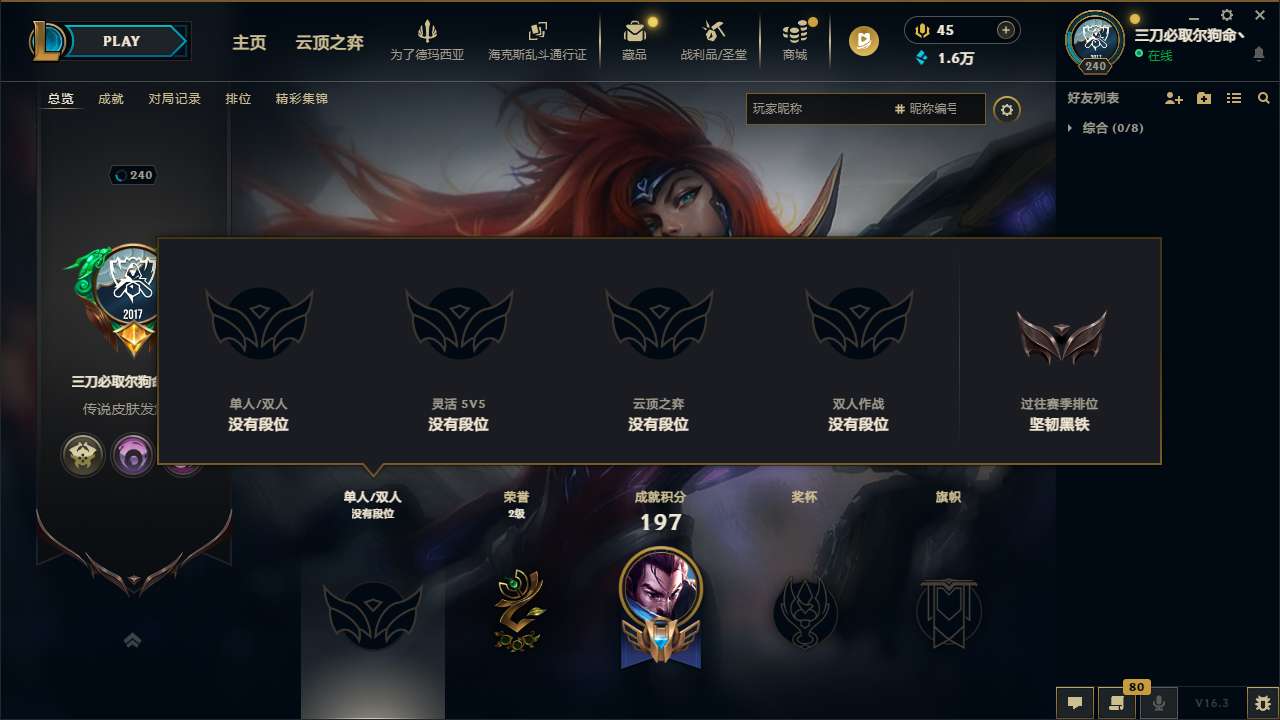Open friend search magnifier icon
The image size is (1280, 720).
pos(1263,98)
